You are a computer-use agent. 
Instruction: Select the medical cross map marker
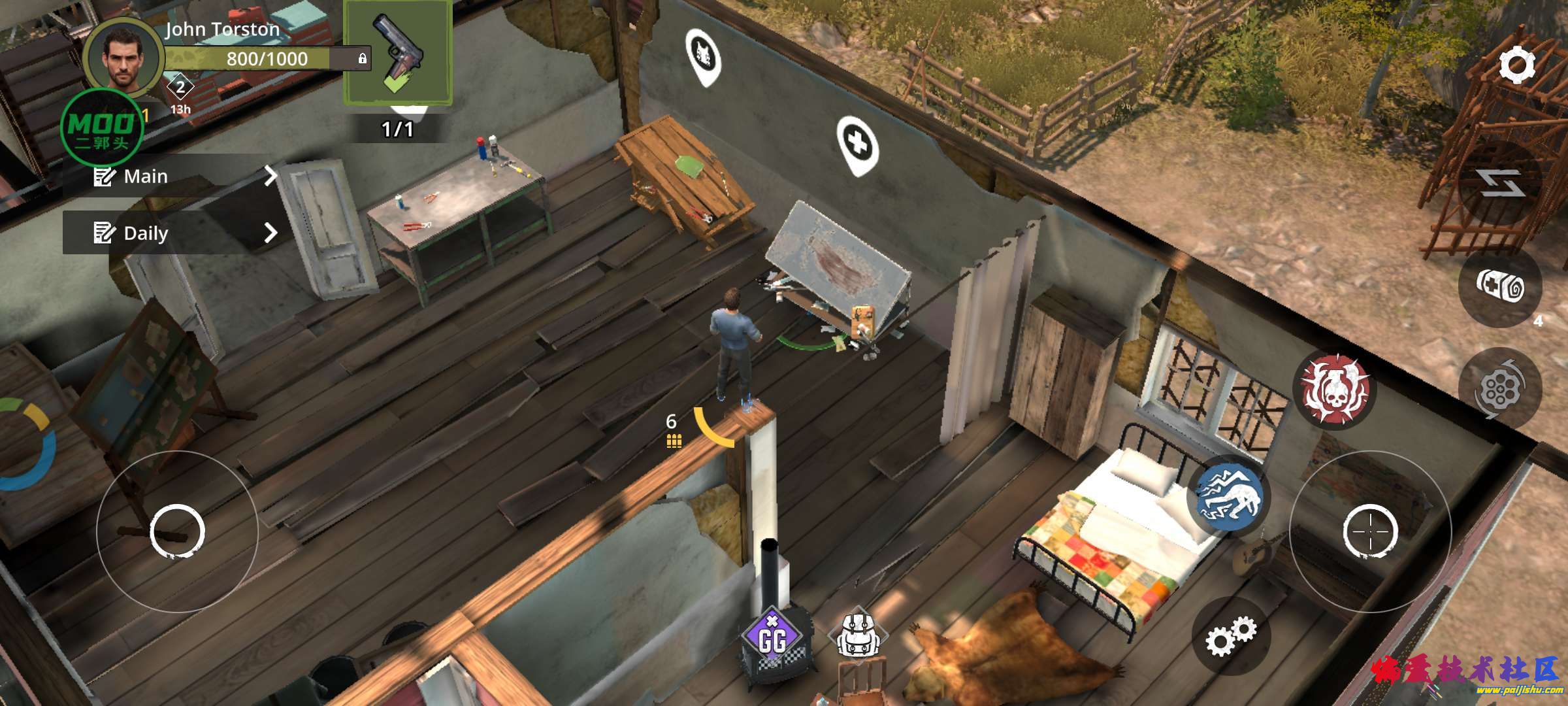click(858, 143)
